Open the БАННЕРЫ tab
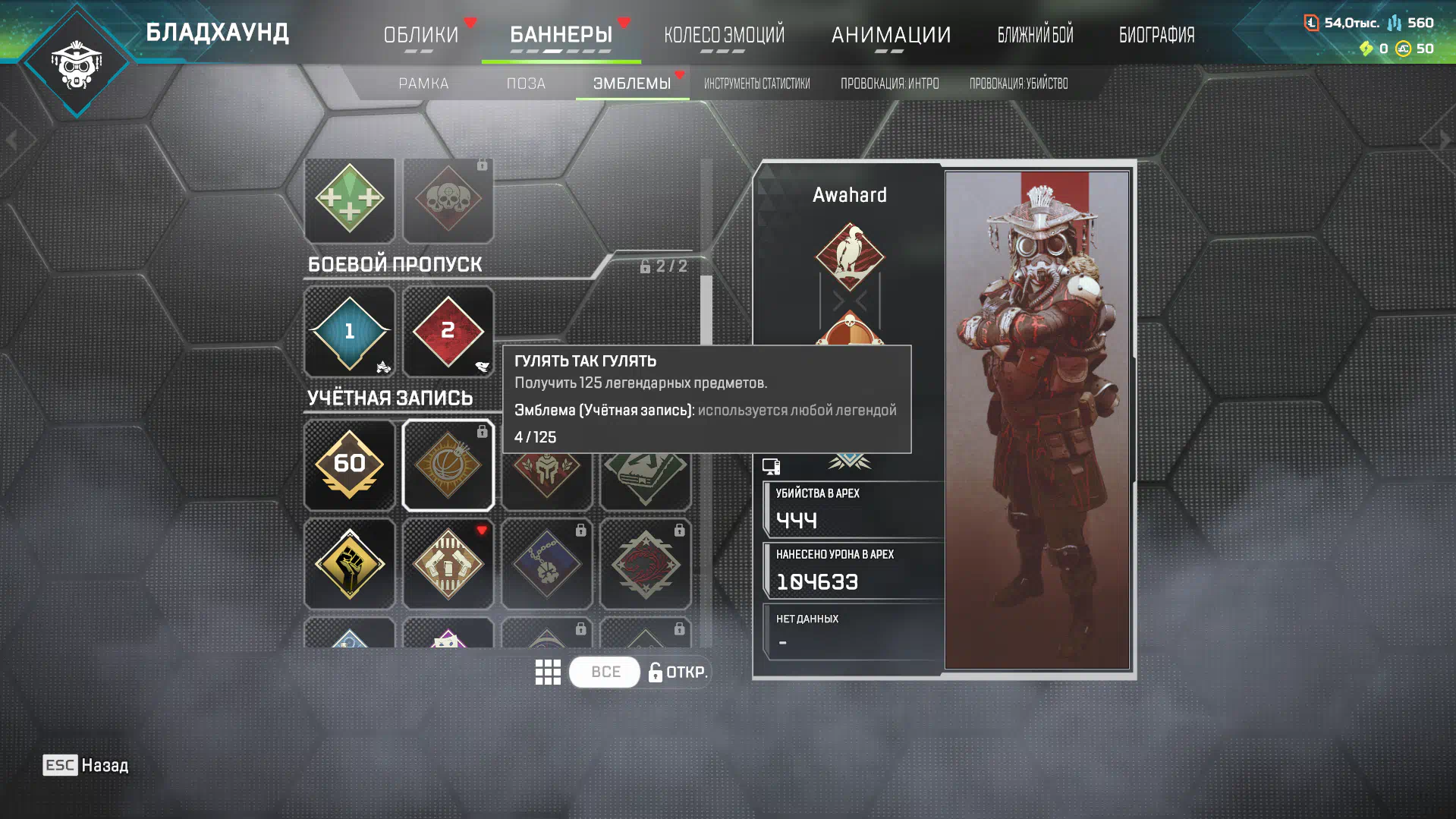The image size is (1456, 819). coord(561,35)
